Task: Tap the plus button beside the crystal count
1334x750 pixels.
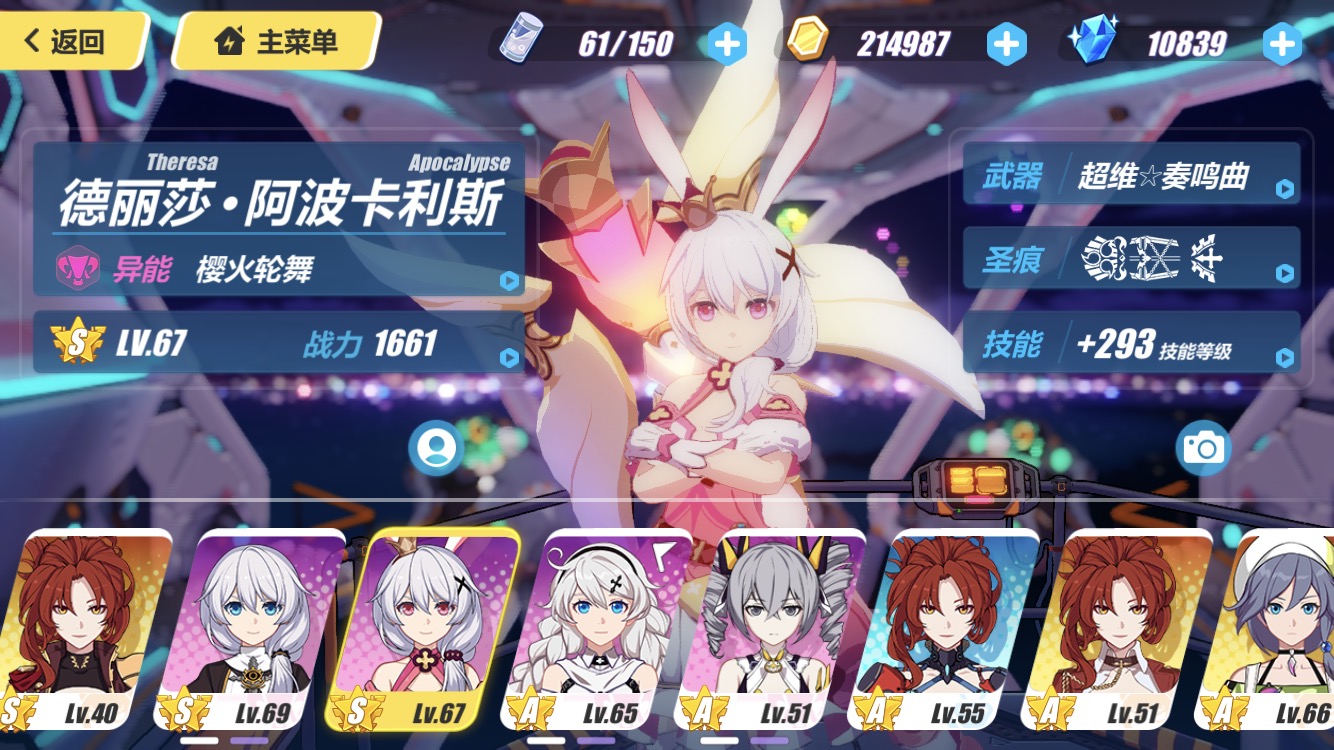Action: tap(1283, 43)
